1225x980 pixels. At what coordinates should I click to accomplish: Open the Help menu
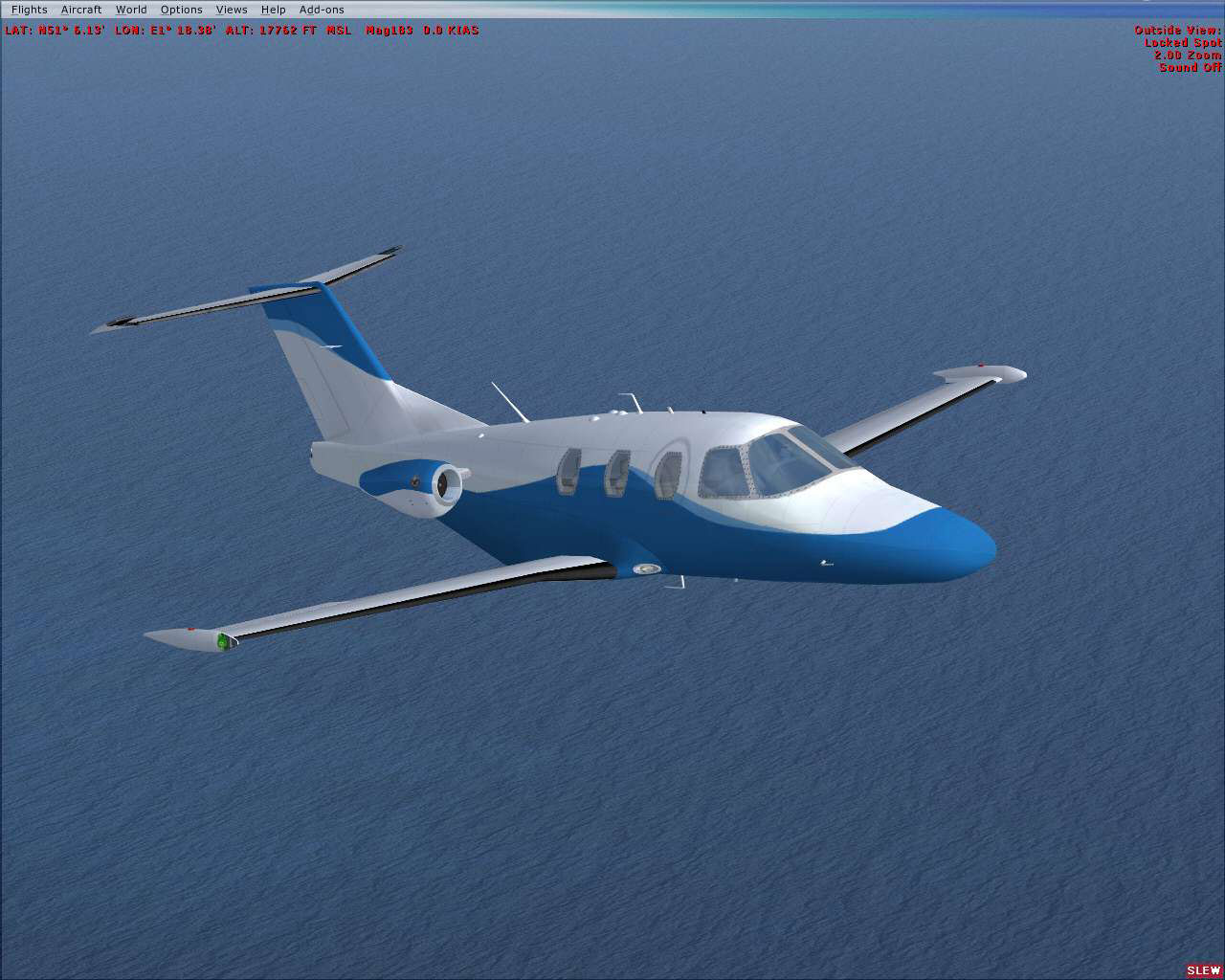coord(273,9)
